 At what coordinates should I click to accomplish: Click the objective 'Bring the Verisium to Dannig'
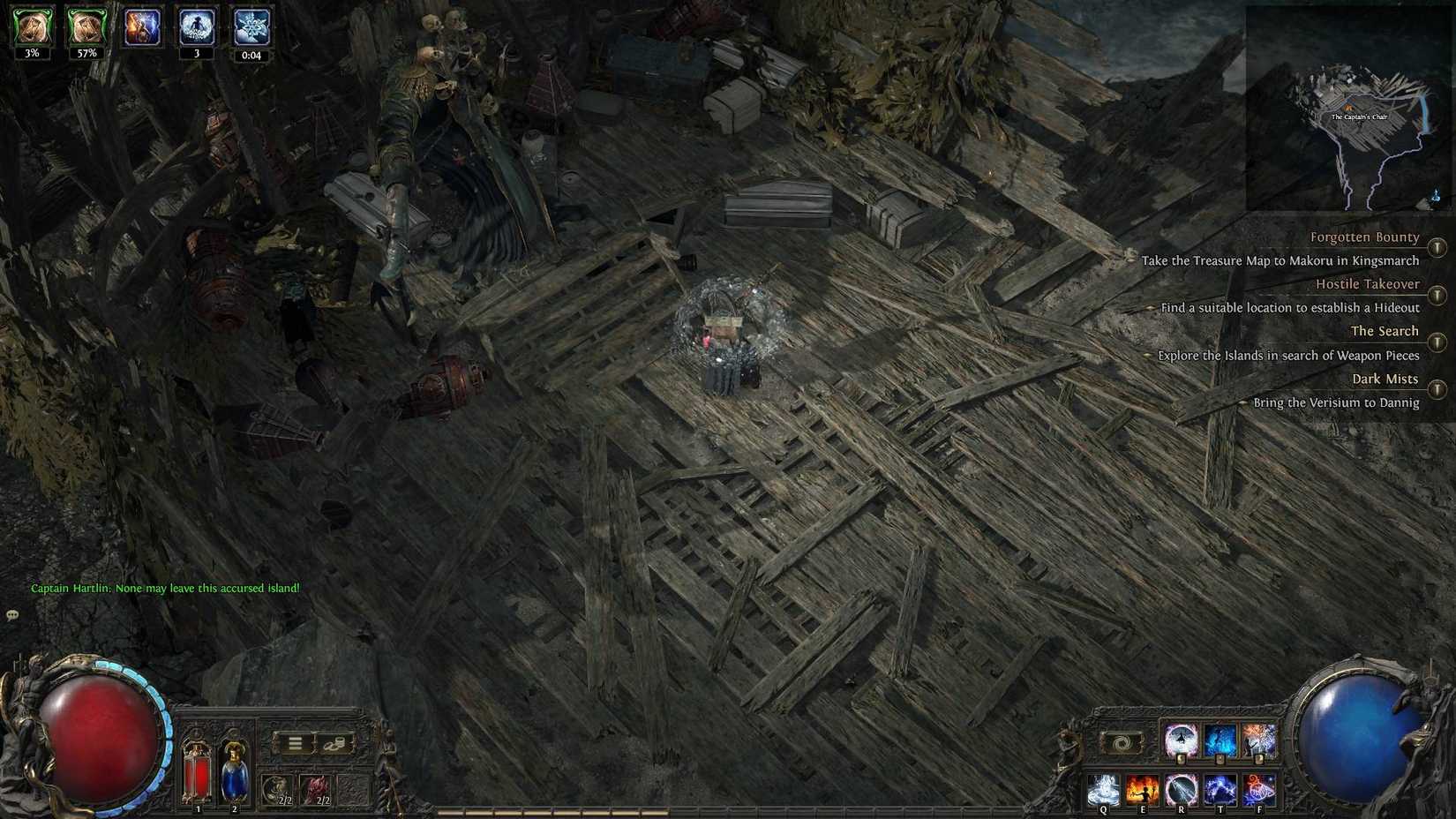[1335, 402]
